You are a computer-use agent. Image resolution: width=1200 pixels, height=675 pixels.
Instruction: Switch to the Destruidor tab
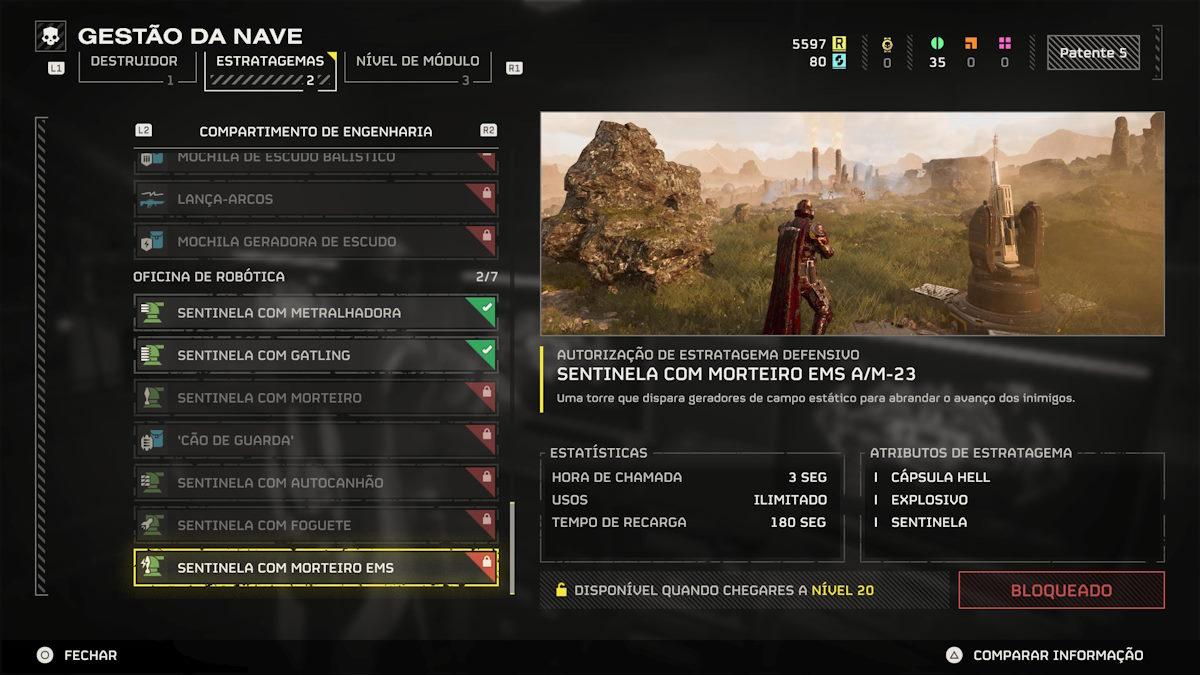133,62
